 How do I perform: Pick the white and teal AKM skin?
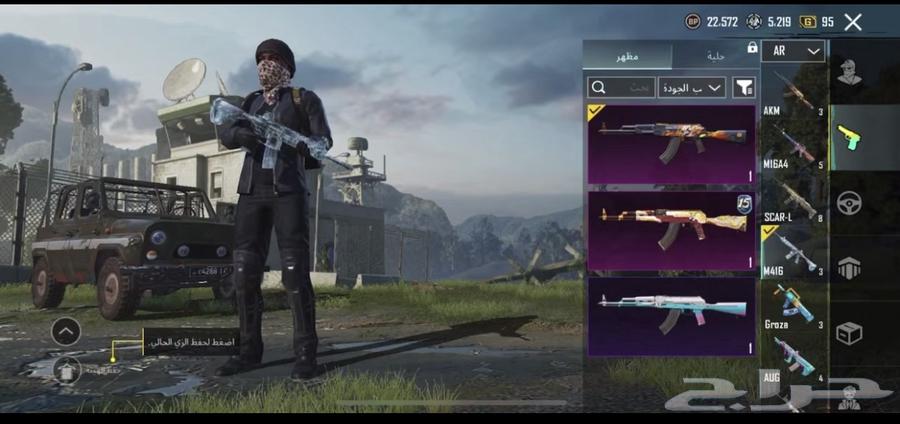[x=670, y=315]
